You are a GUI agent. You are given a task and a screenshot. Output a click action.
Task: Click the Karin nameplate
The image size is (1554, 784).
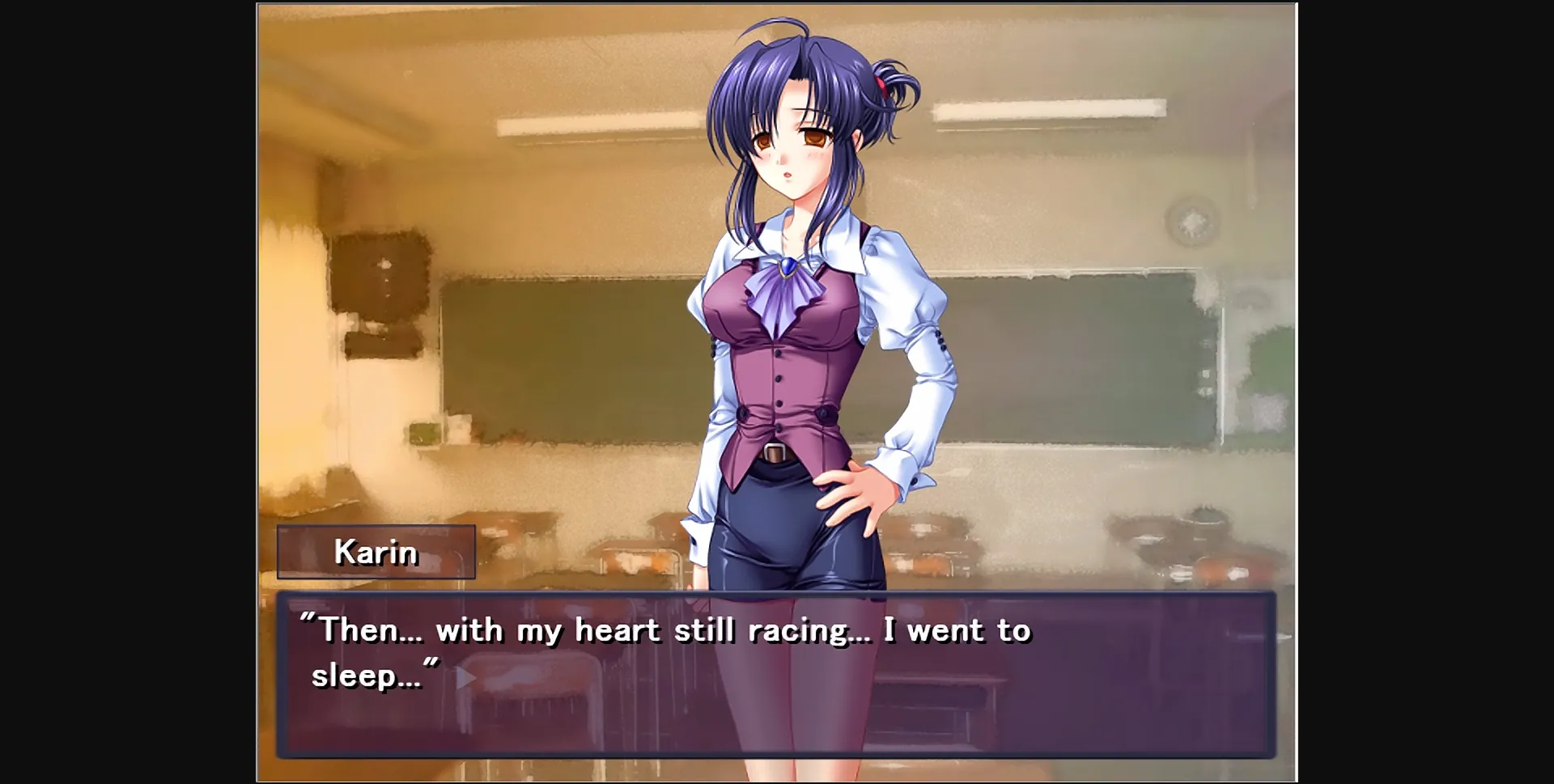[376, 553]
